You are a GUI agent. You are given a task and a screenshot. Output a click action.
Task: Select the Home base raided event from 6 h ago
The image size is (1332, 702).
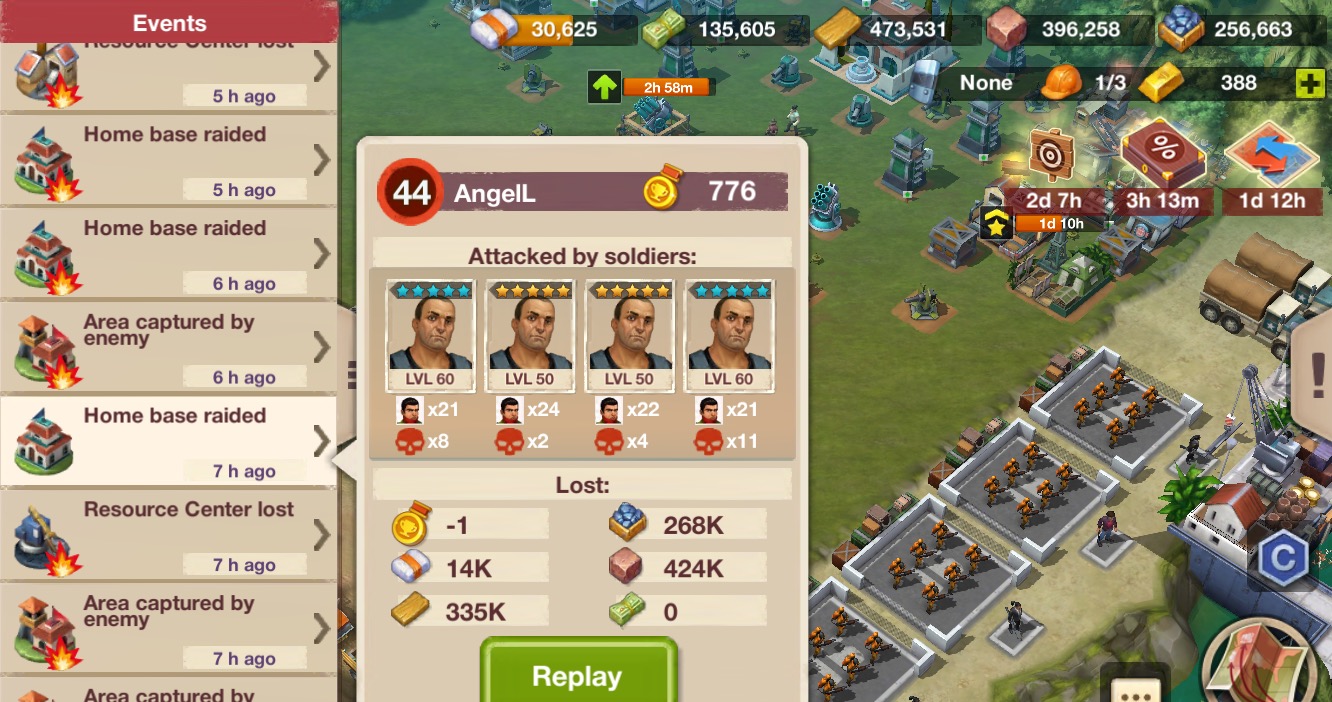168,253
